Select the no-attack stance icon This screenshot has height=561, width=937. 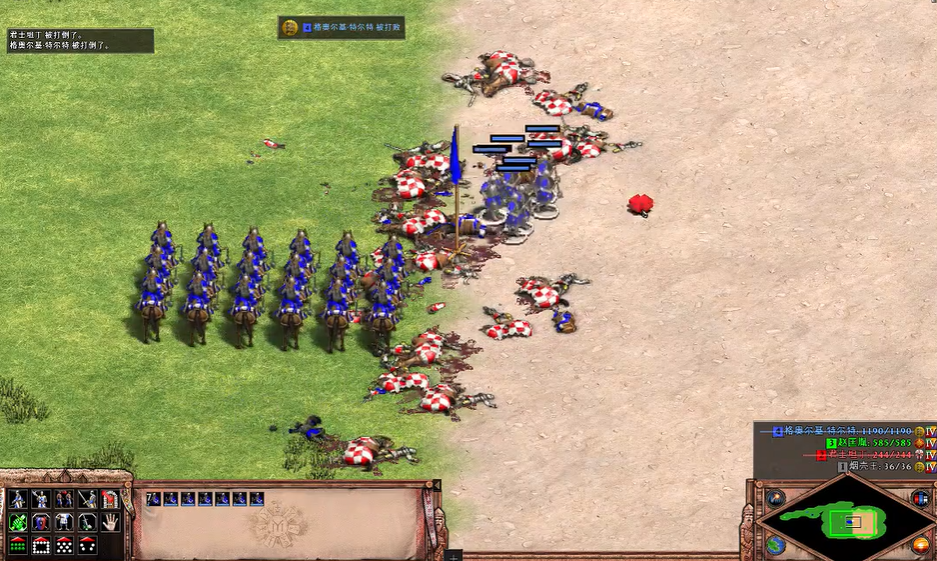(x=87, y=499)
